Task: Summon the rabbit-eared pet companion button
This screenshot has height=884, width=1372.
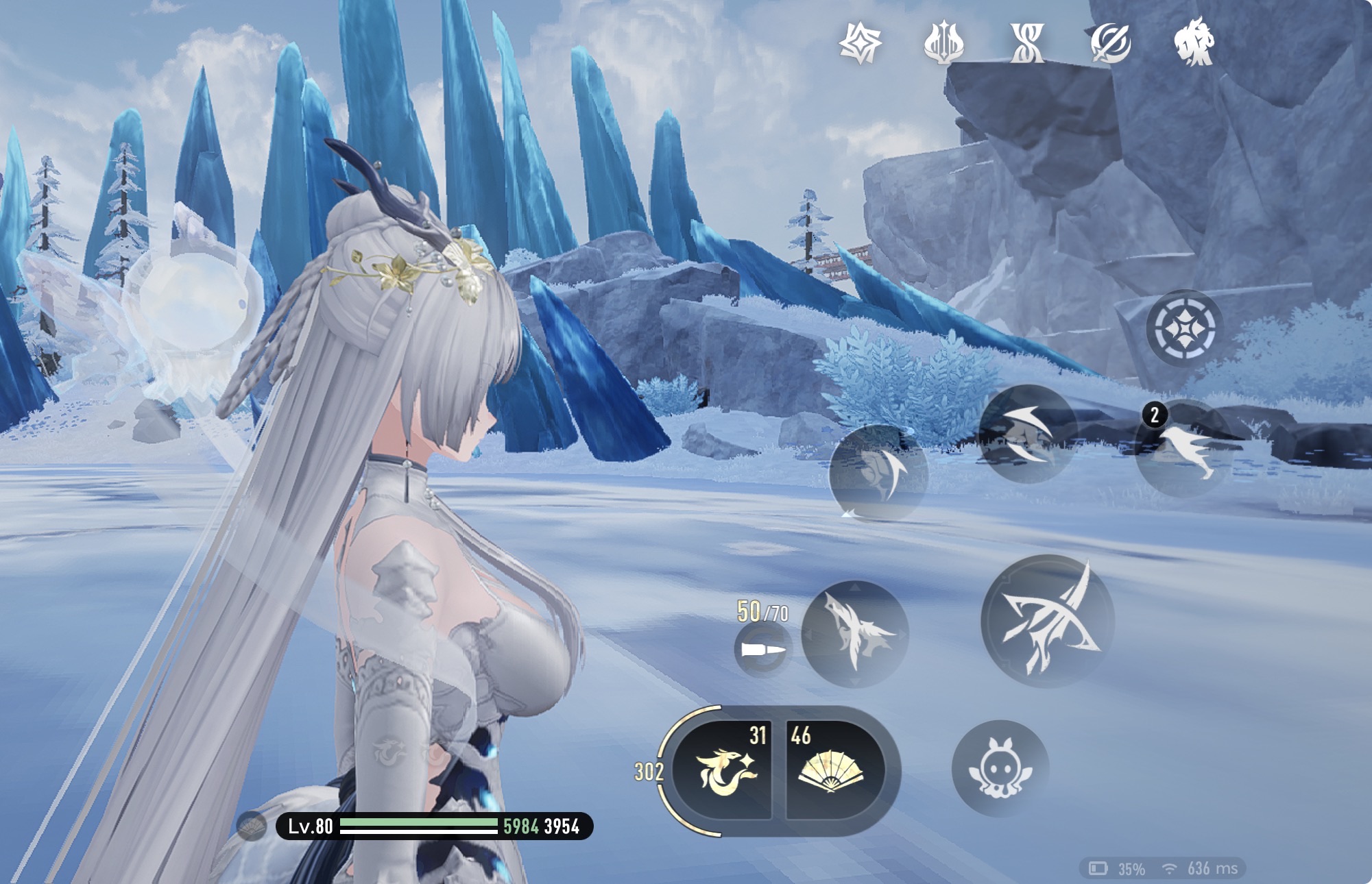Action: click(x=1000, y=768)
